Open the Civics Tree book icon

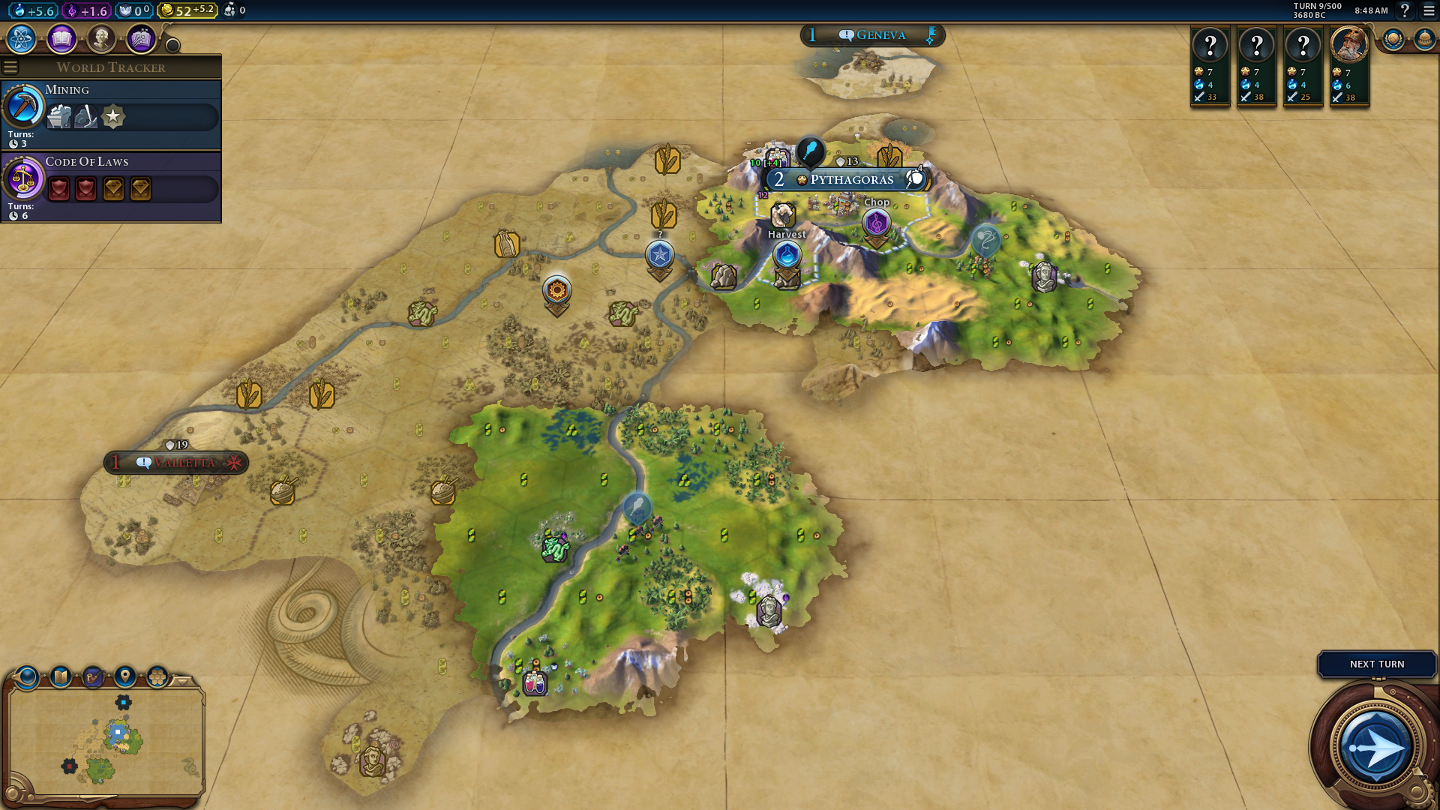pos(61,39)
